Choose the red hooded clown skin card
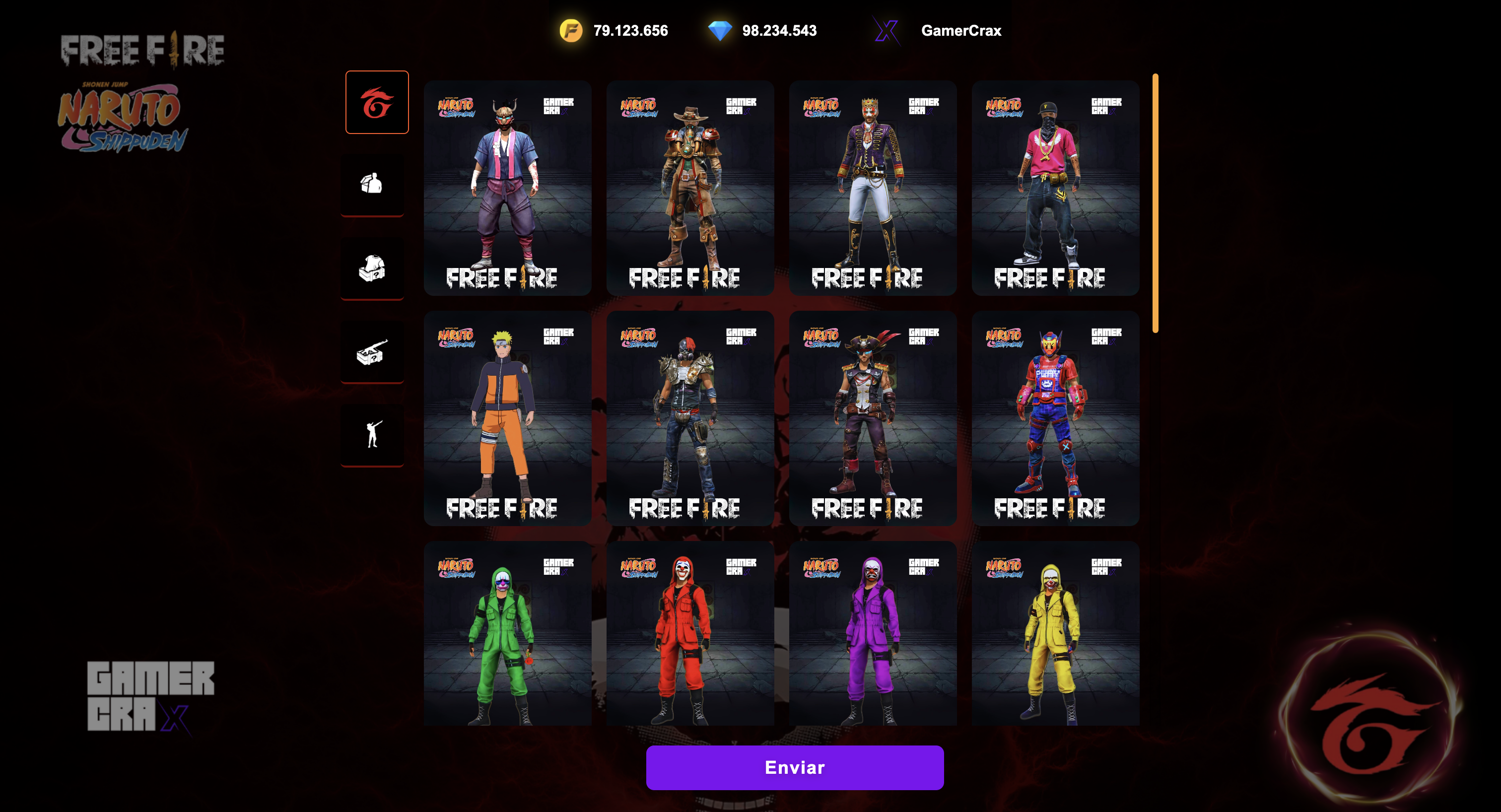This screenshot has width=1501, height=812. coord(690,633)
